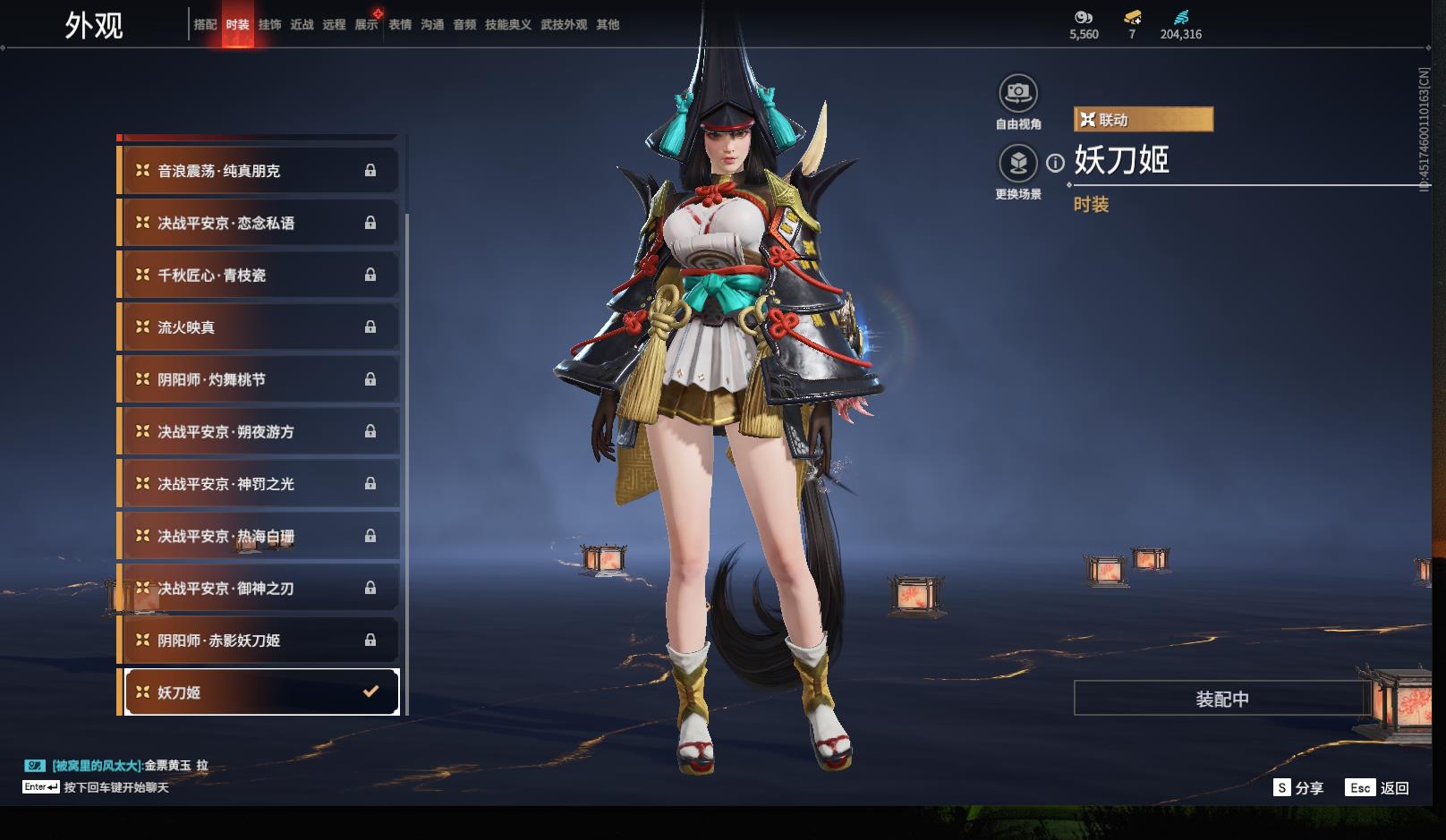1446x840 pixels.
Task: Click the equipped 妖刀姬 outfit row
Action: (261, 692)
